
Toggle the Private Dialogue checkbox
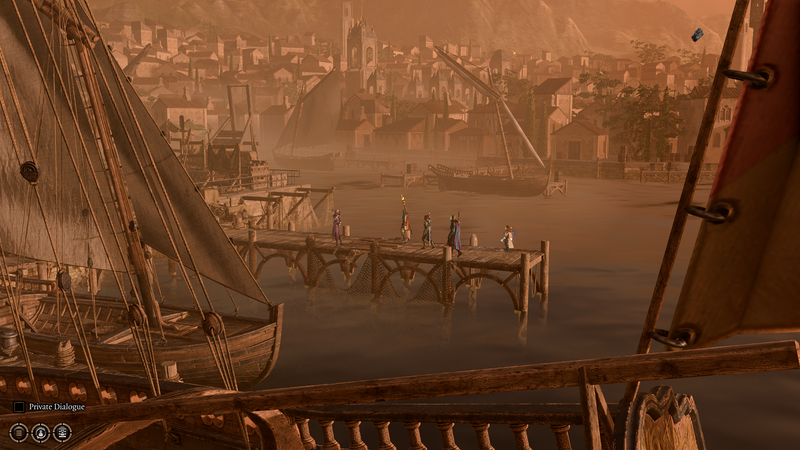(19, 407)
